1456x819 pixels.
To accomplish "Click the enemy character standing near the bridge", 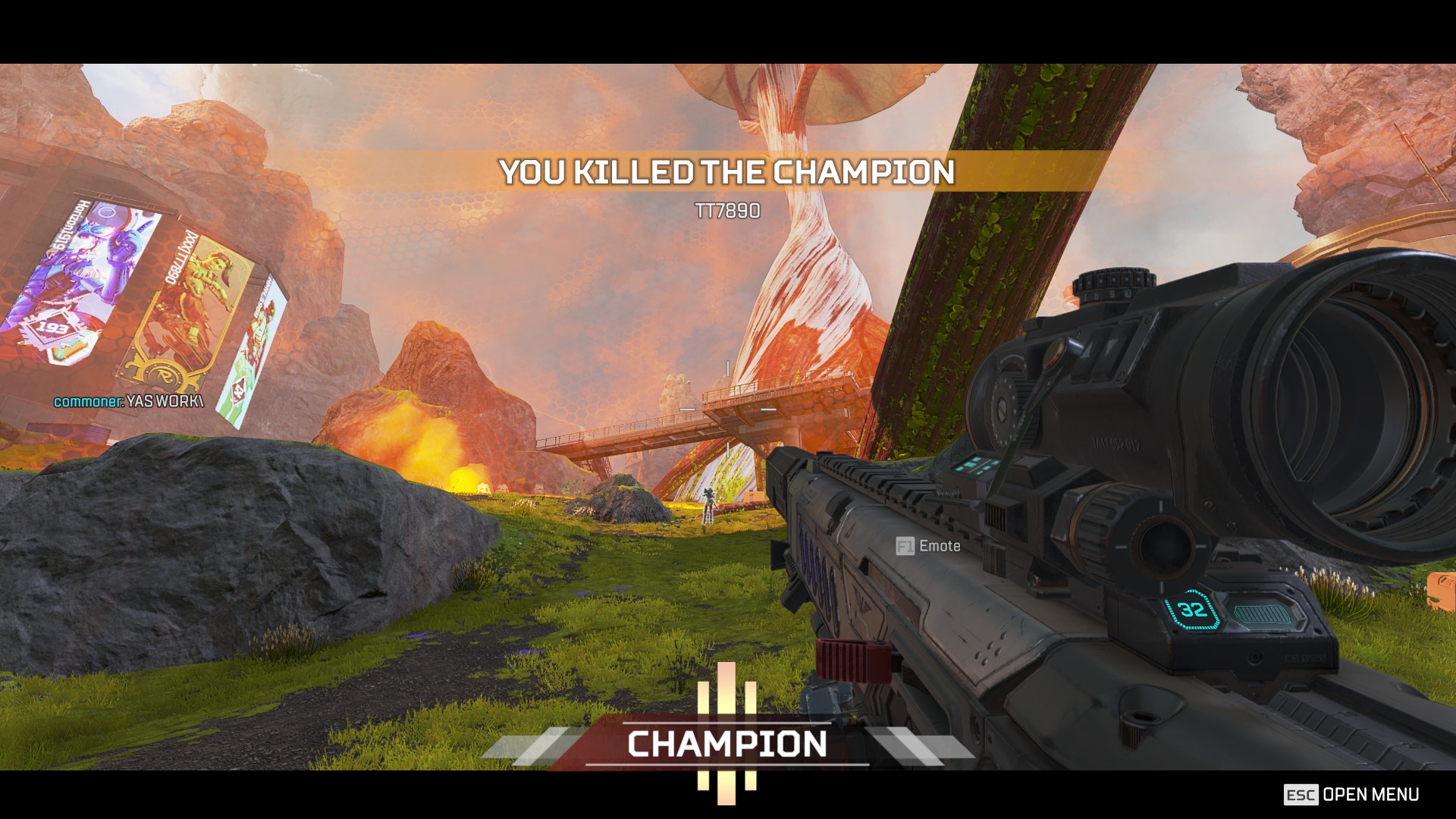I will click(x=708, y=507).
